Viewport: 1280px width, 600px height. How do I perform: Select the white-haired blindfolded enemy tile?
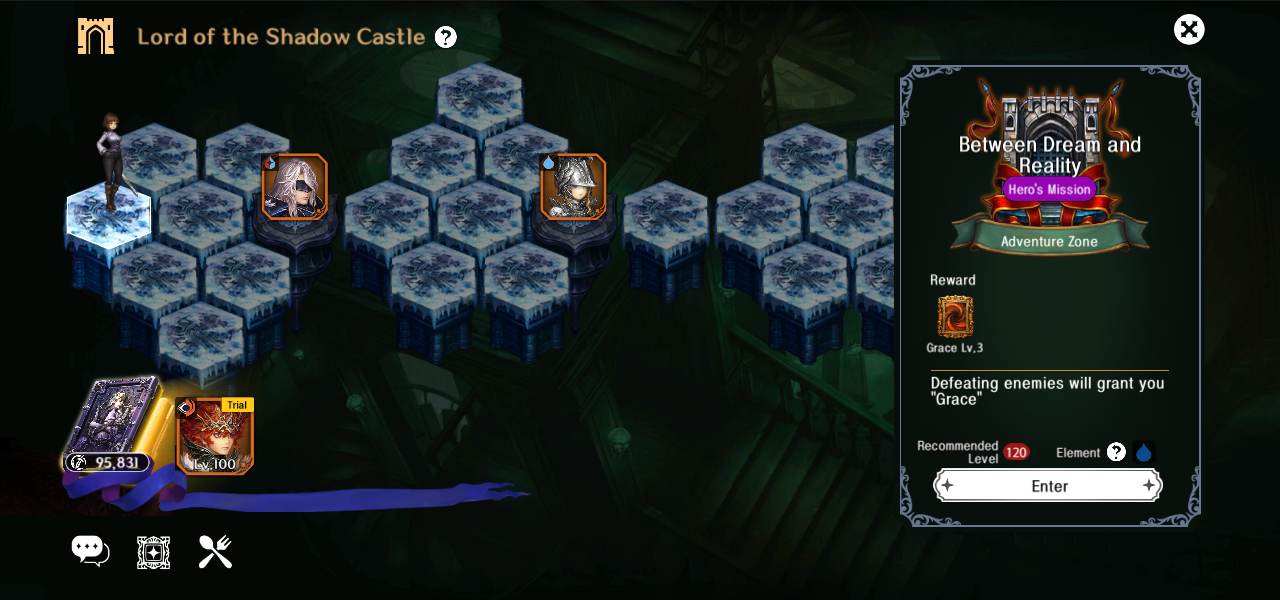pyautogui.click(x=295, y=186)
